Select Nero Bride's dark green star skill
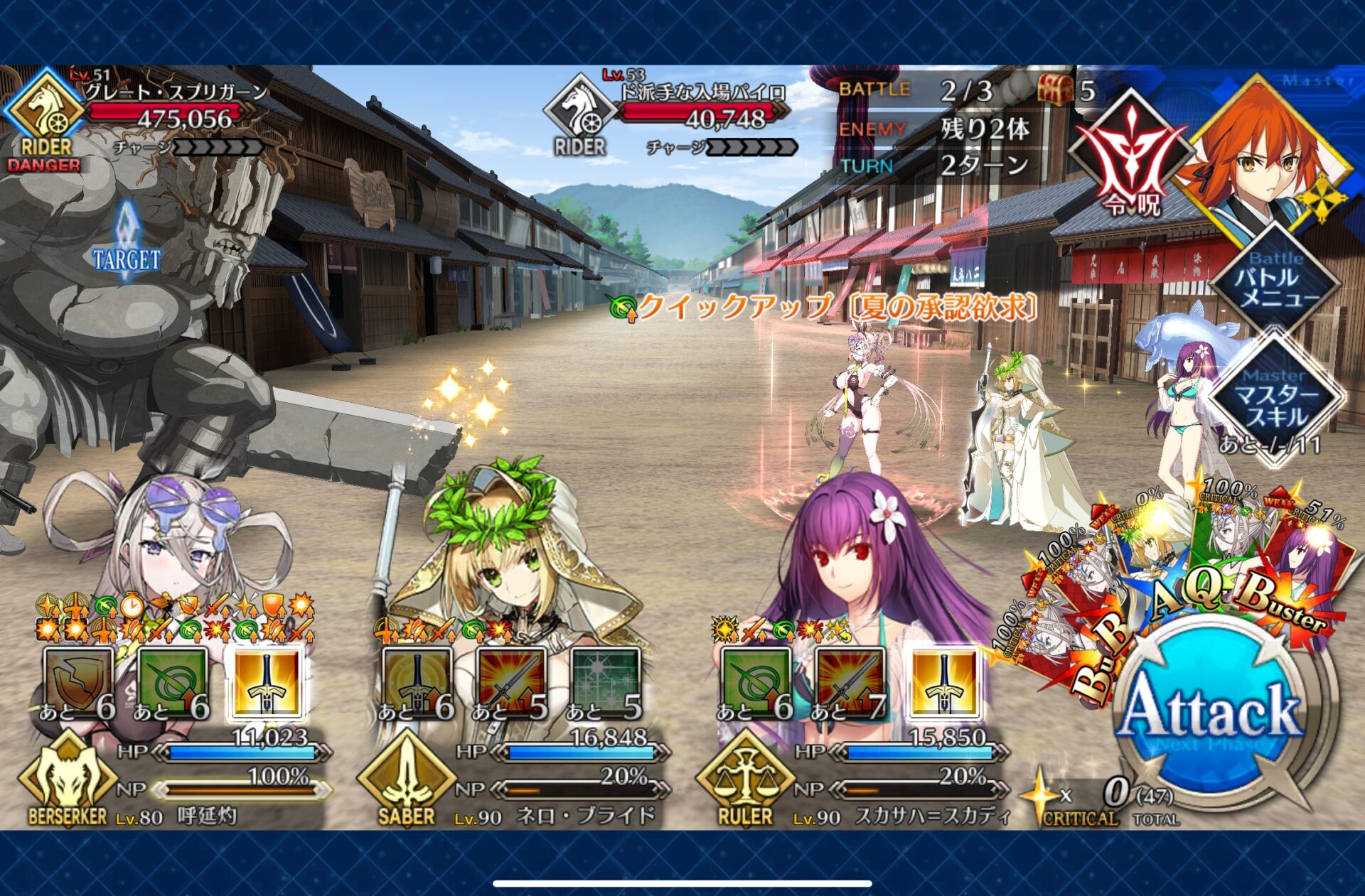Screen dimensions: 1365x896 pos(604,684)
